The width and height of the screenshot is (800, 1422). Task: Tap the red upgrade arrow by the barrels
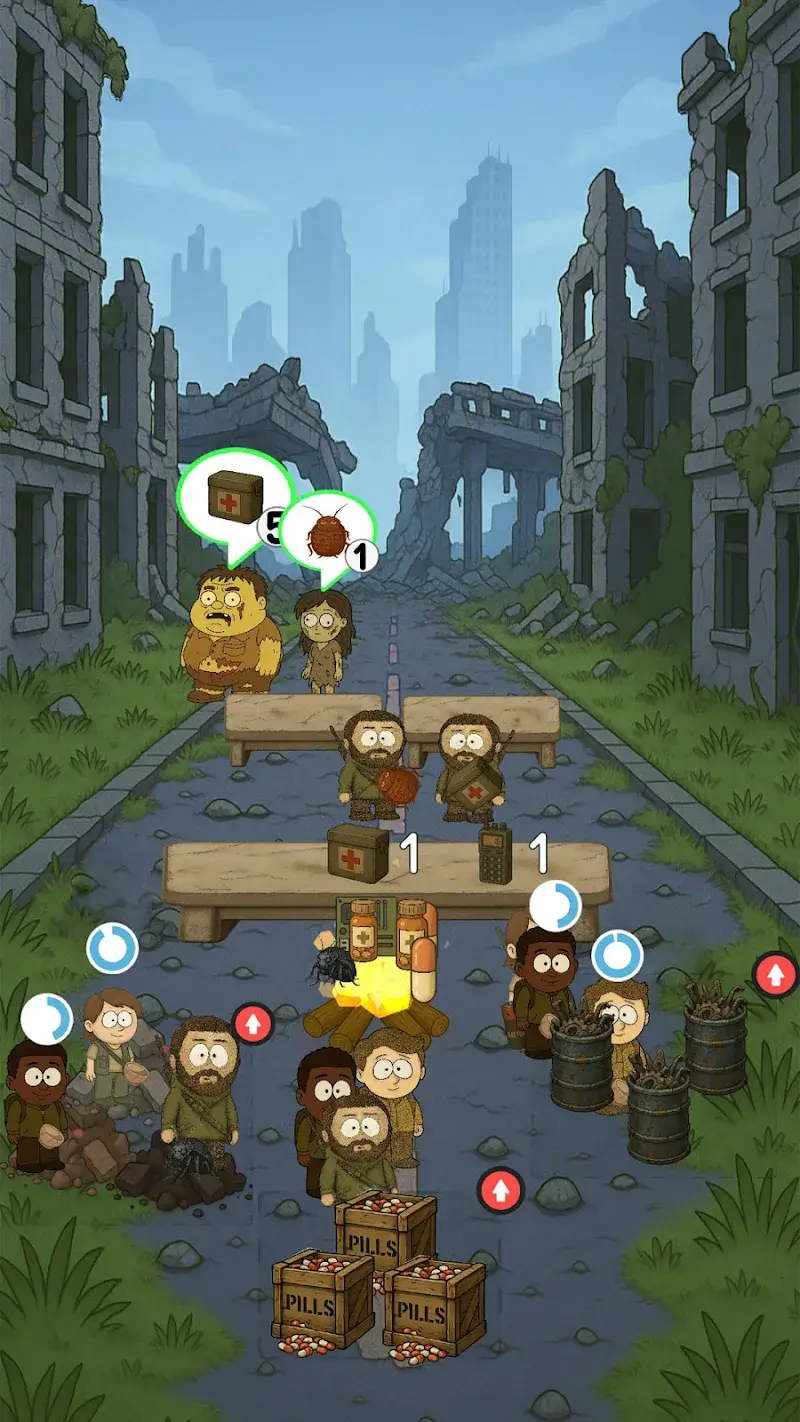pos(775,974)
